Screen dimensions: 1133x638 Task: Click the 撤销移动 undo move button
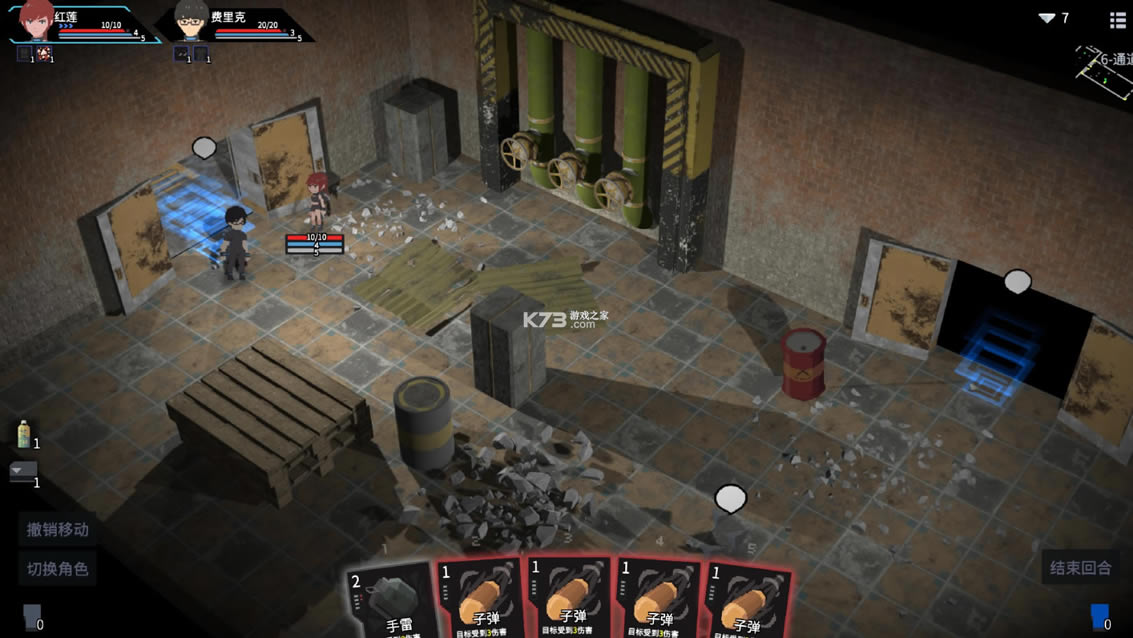pyautogui.click(x=58, y=529)
